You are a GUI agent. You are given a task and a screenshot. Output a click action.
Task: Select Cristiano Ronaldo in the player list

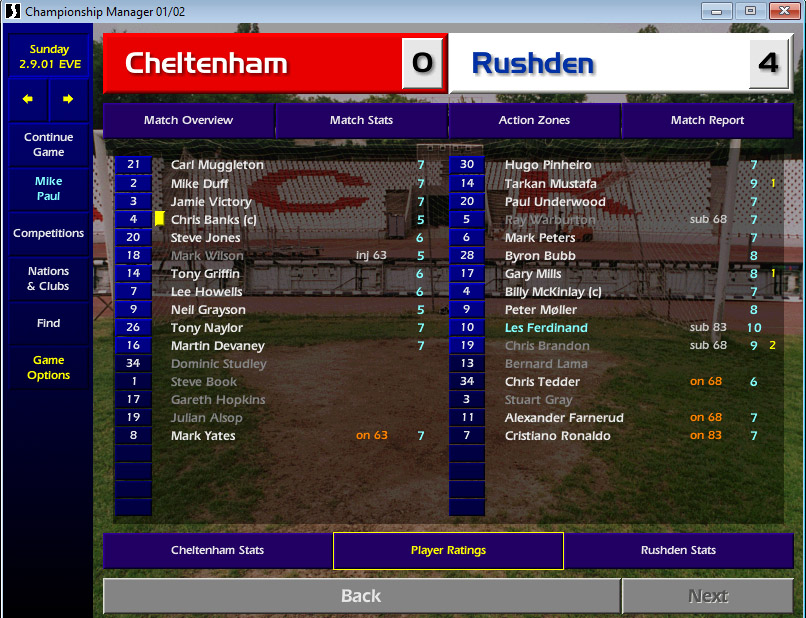(x=557, y=436)
